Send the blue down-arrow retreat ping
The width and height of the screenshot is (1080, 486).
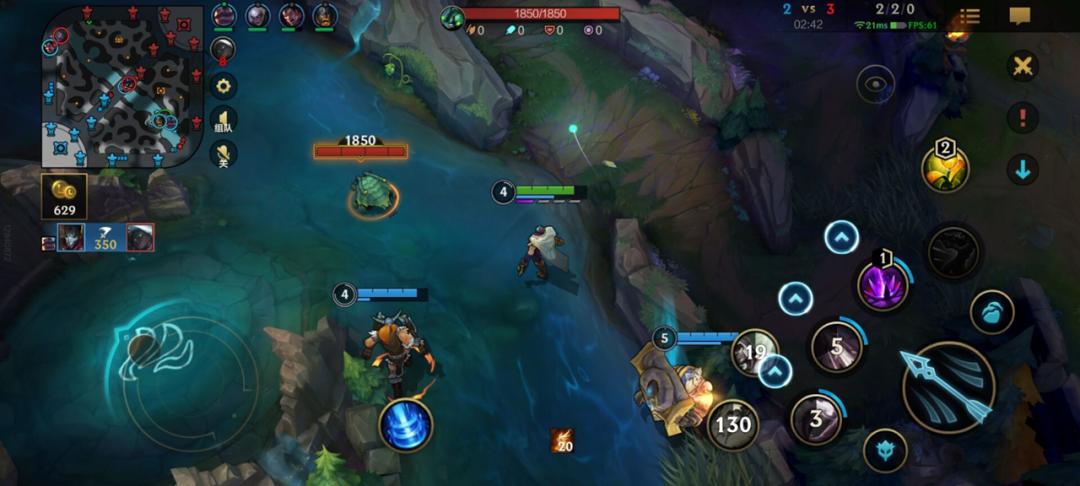tap(1022, 169)
